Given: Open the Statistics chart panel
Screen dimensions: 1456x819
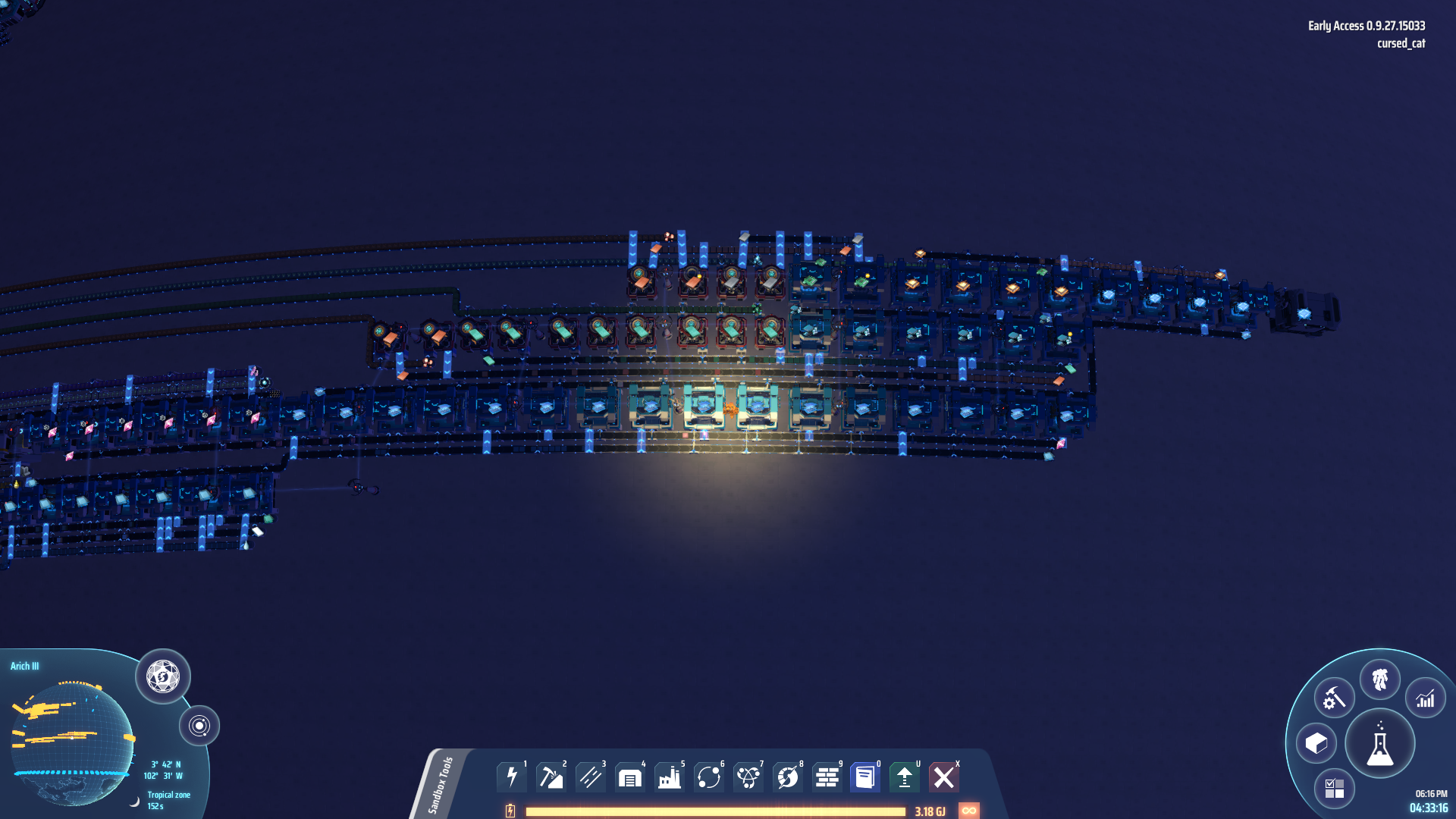Looking at the screenshot, I should 1426,698.
